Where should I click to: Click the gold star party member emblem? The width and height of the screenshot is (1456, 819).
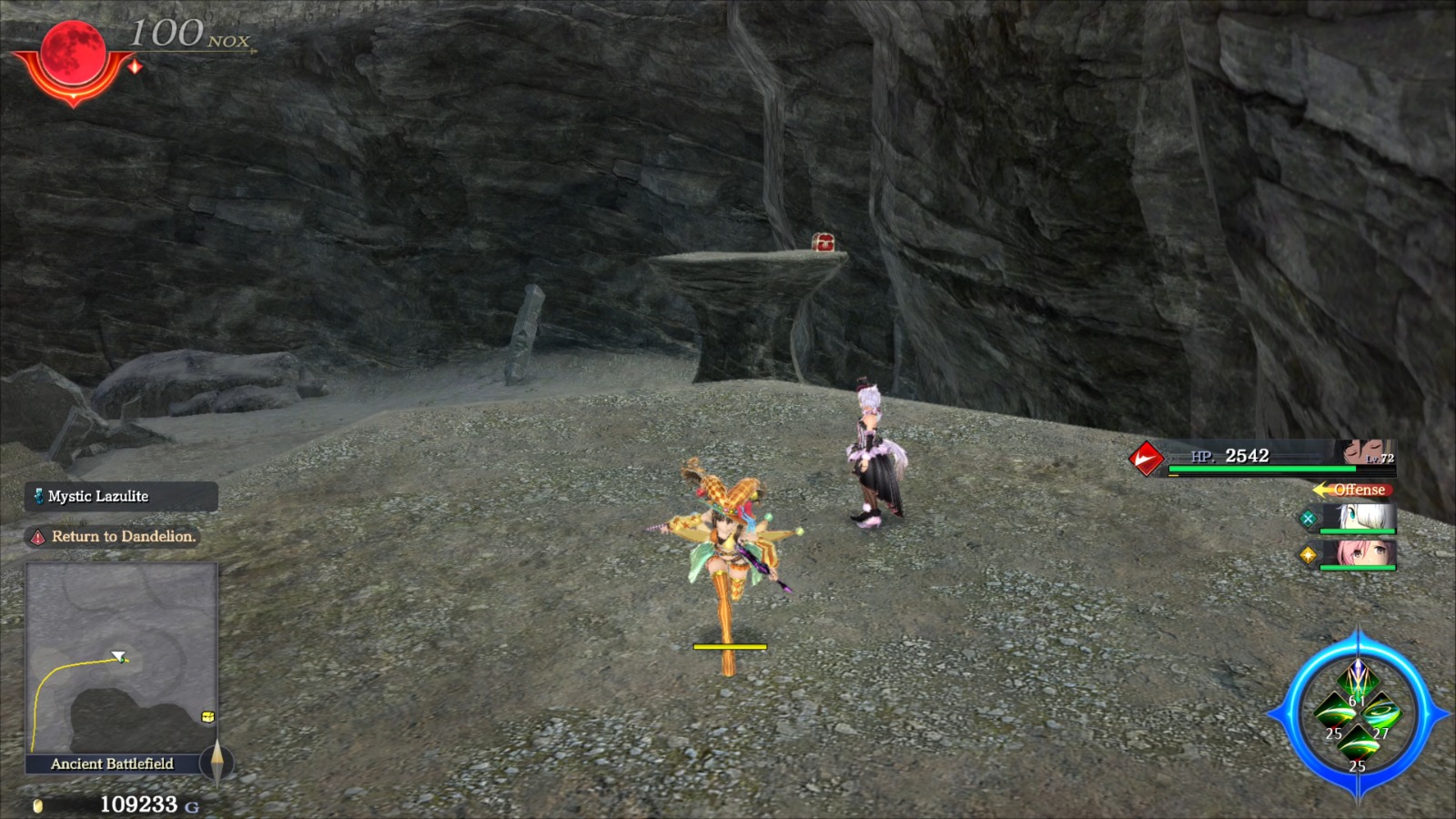click(x=1308, y=555)
